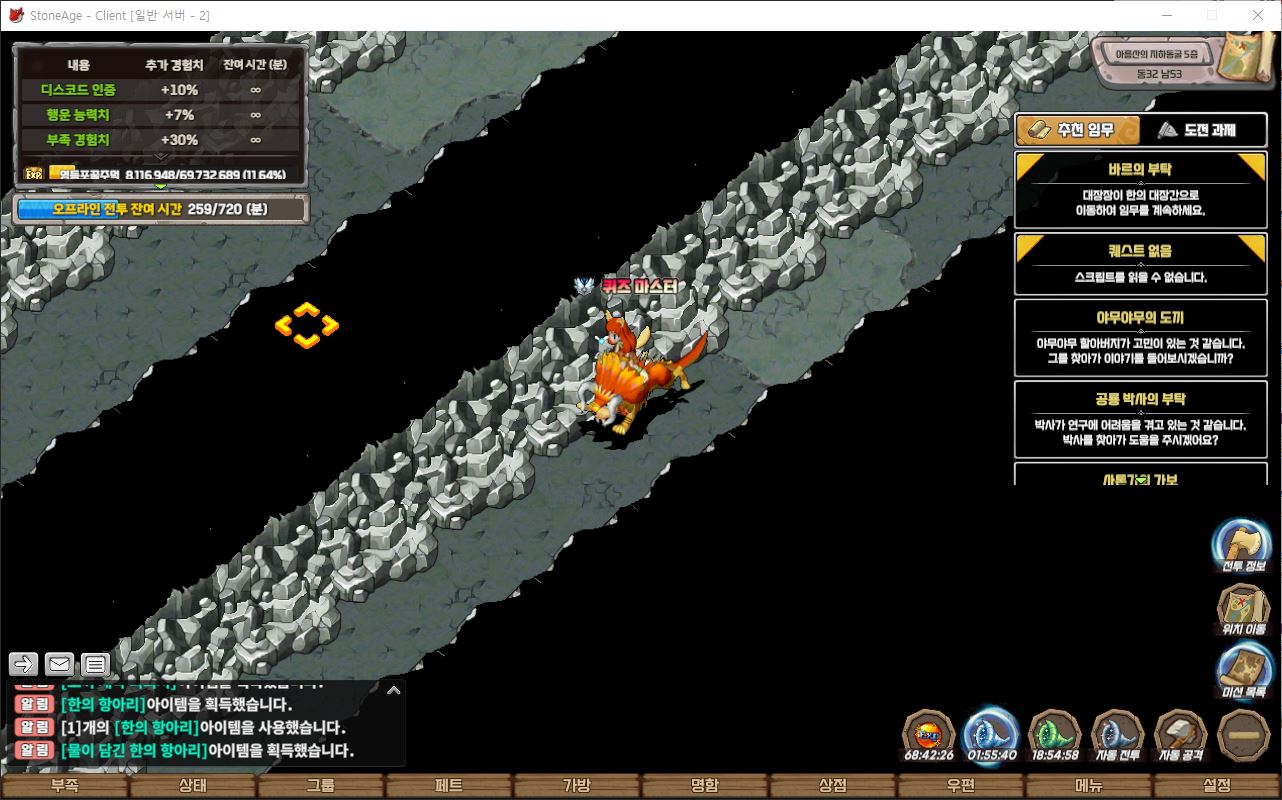Click the envelope mail button above chat

tap(59, 664)
